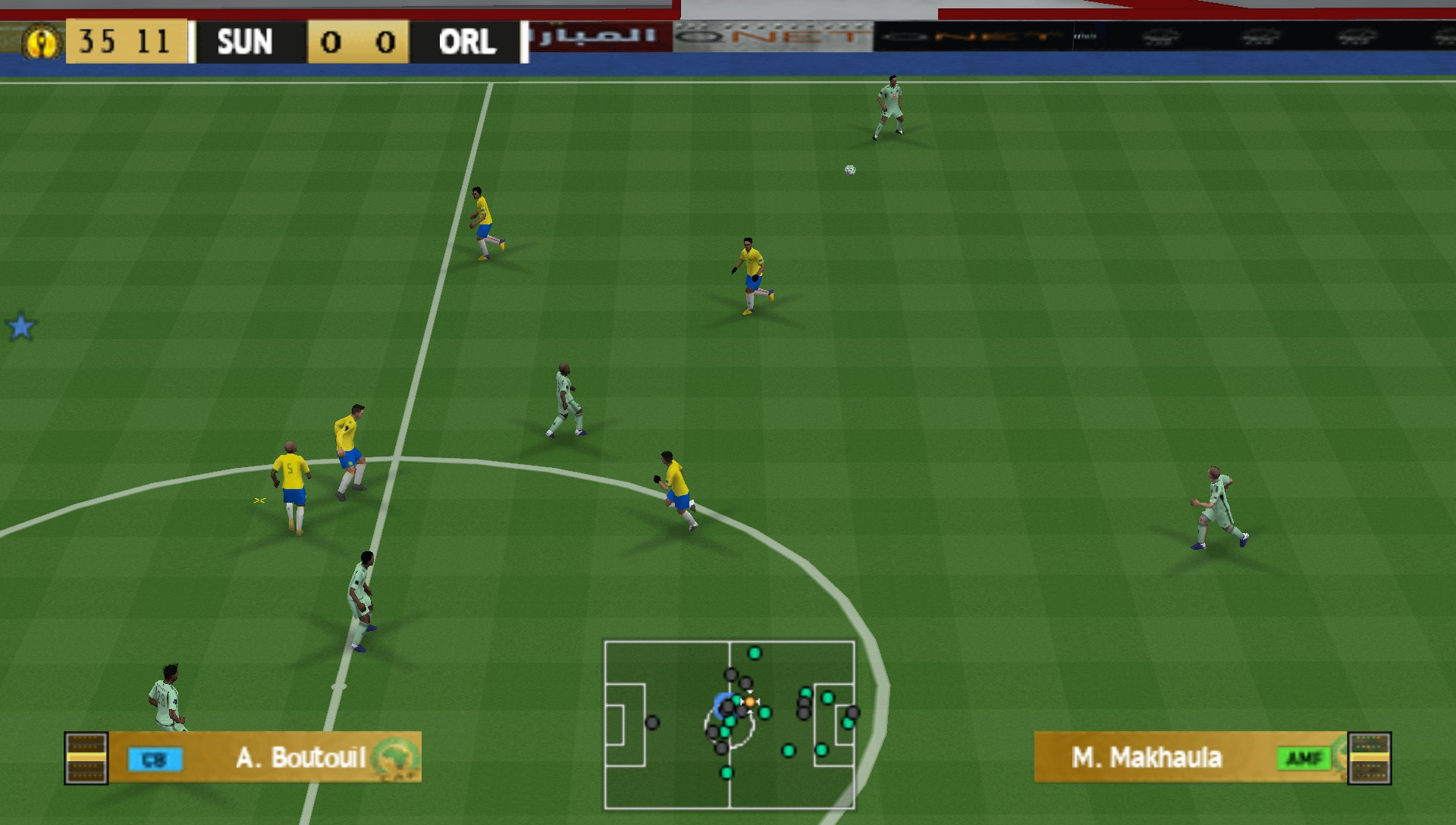Click the green AMF position badge
The image size is (1456, 825).
[1304, 758]
